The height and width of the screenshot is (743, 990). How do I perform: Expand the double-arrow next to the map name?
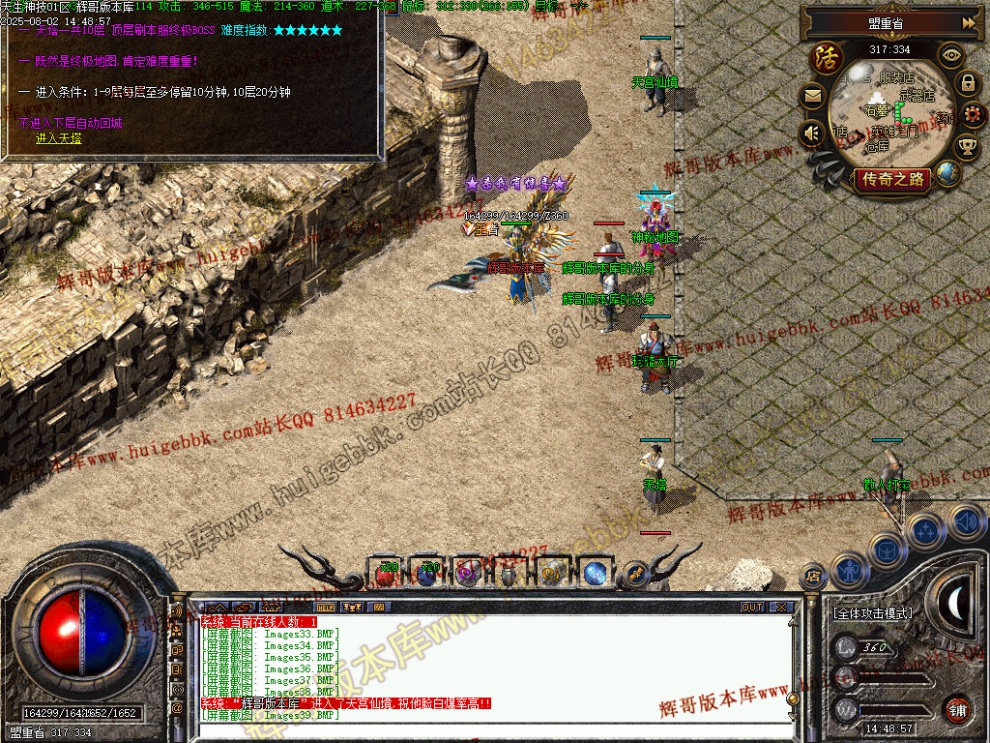pyautogui.click(x=968, y=22)
